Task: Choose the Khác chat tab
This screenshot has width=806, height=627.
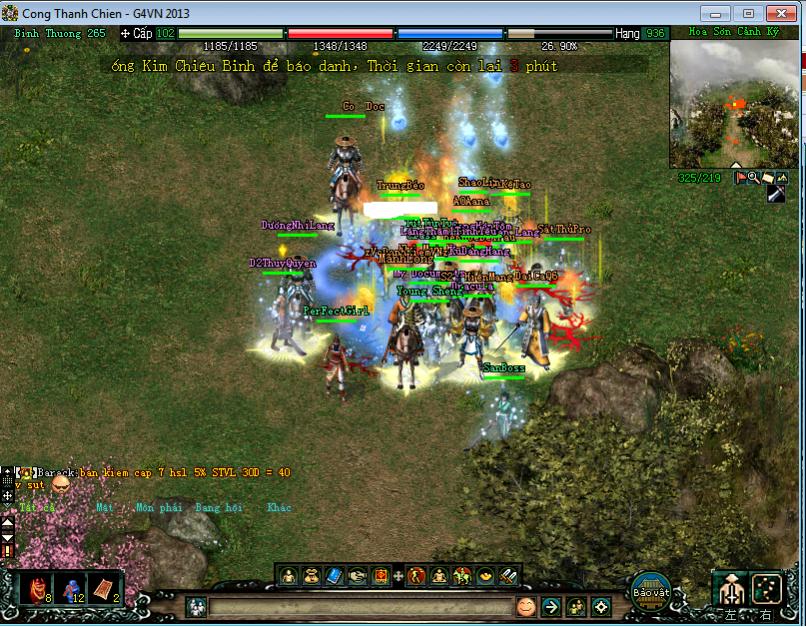Action: click(x=279, y=507)
